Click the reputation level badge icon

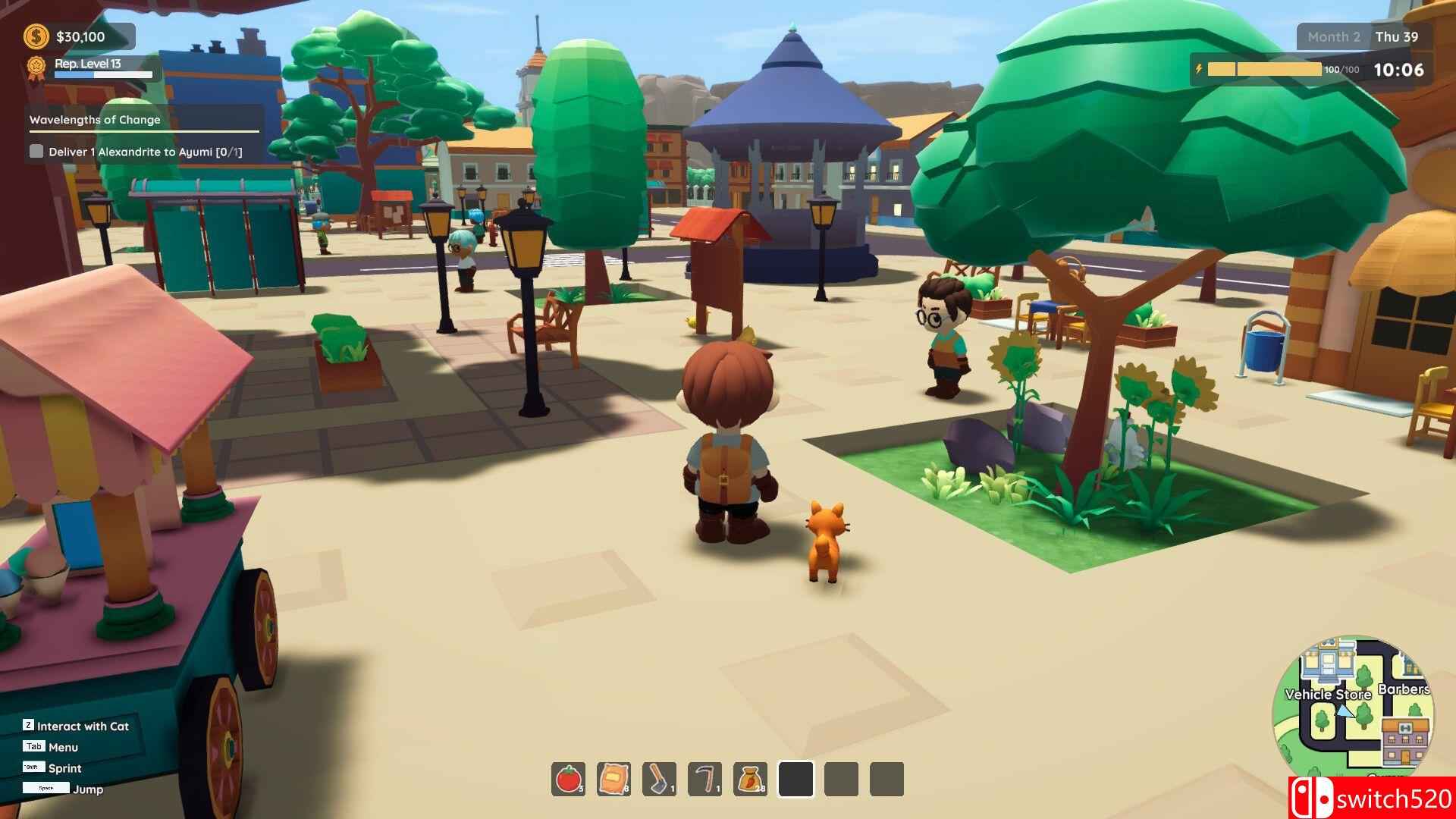pos(36,67)
